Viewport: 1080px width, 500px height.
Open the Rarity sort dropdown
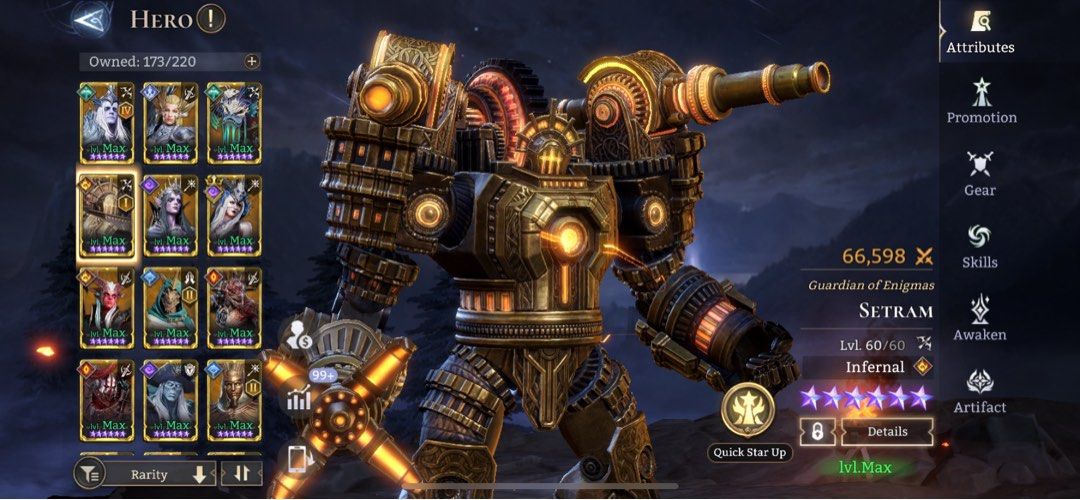tap(160, 474)
